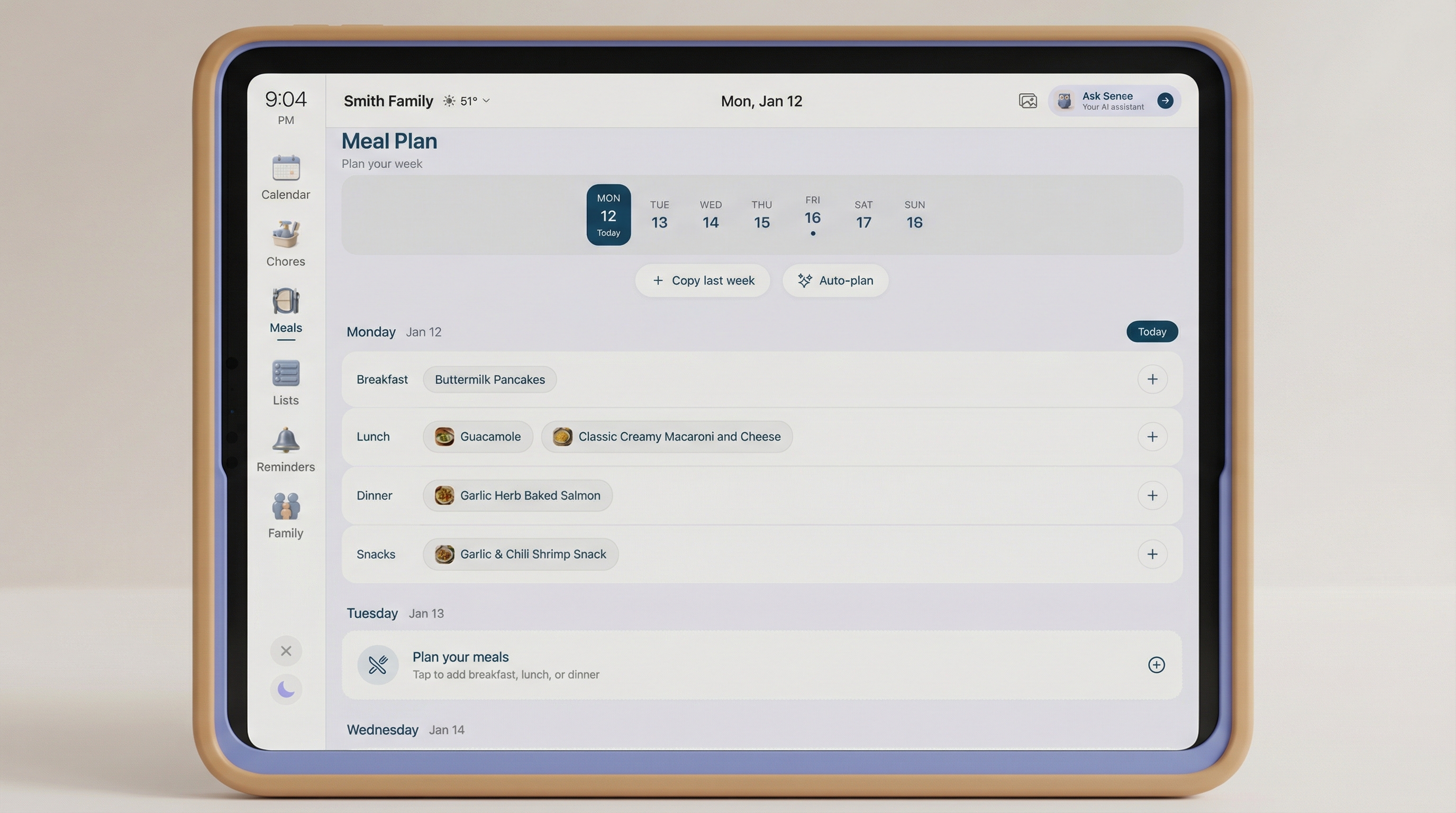Close the sidebar using the X button
Screen dimensions: 1456x813
pyautogui.click(x=286, y=651)
